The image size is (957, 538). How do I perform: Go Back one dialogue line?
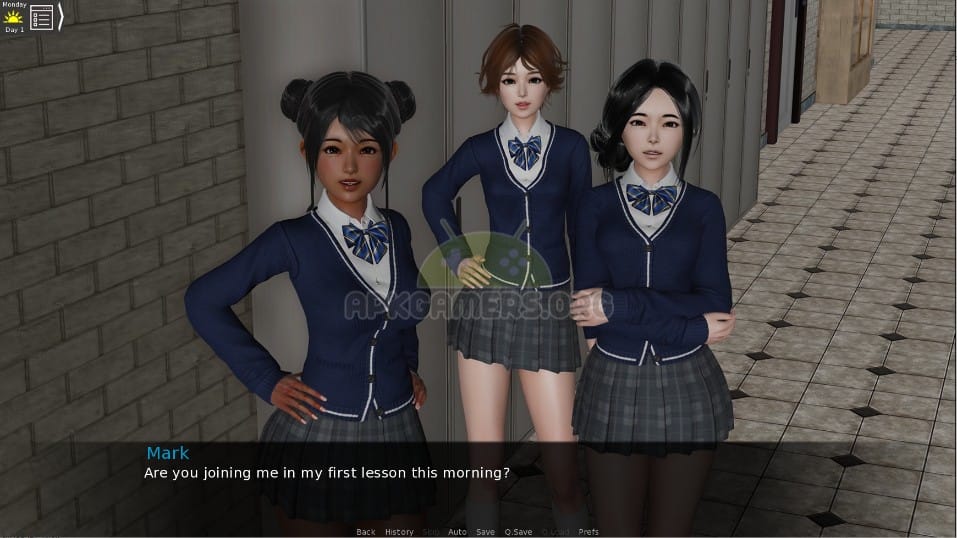tap(366, 532)
